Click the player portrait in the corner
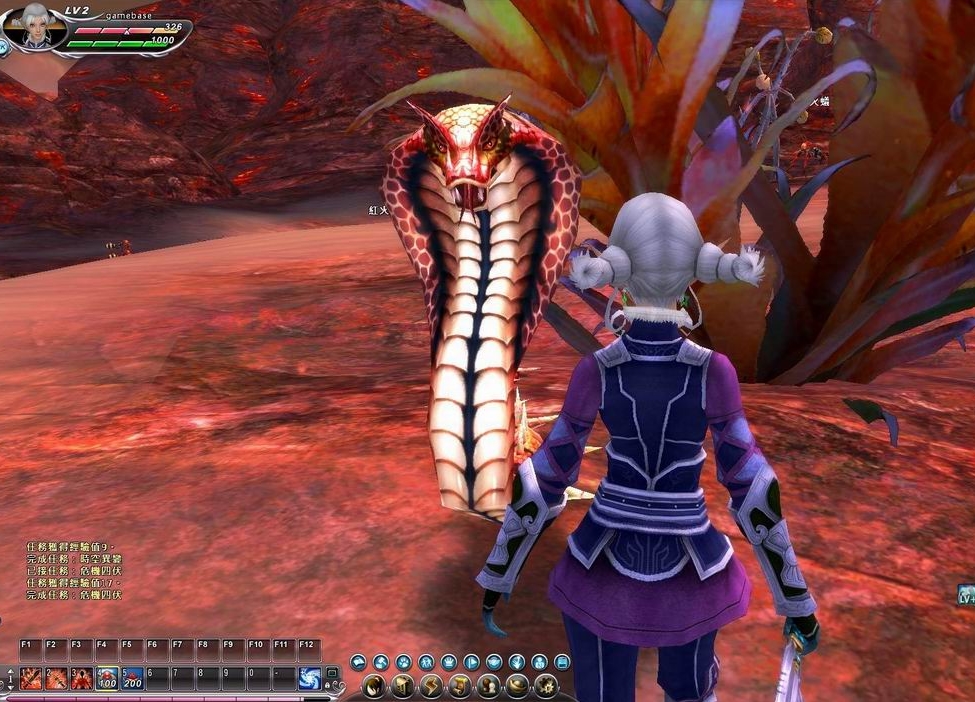 32,27
